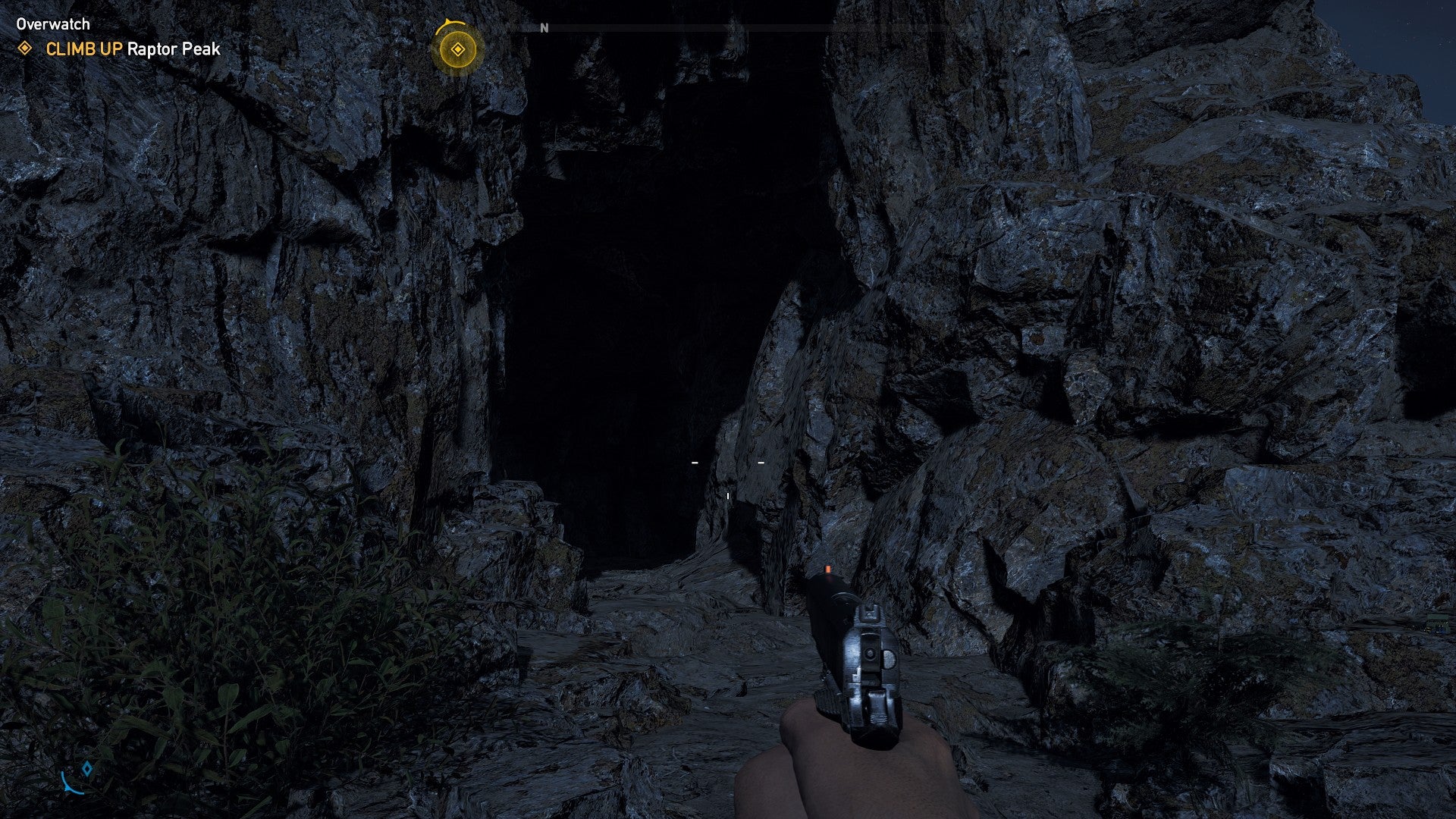
Task: Click the Raptor Peak label text
Action: [174, 50]
